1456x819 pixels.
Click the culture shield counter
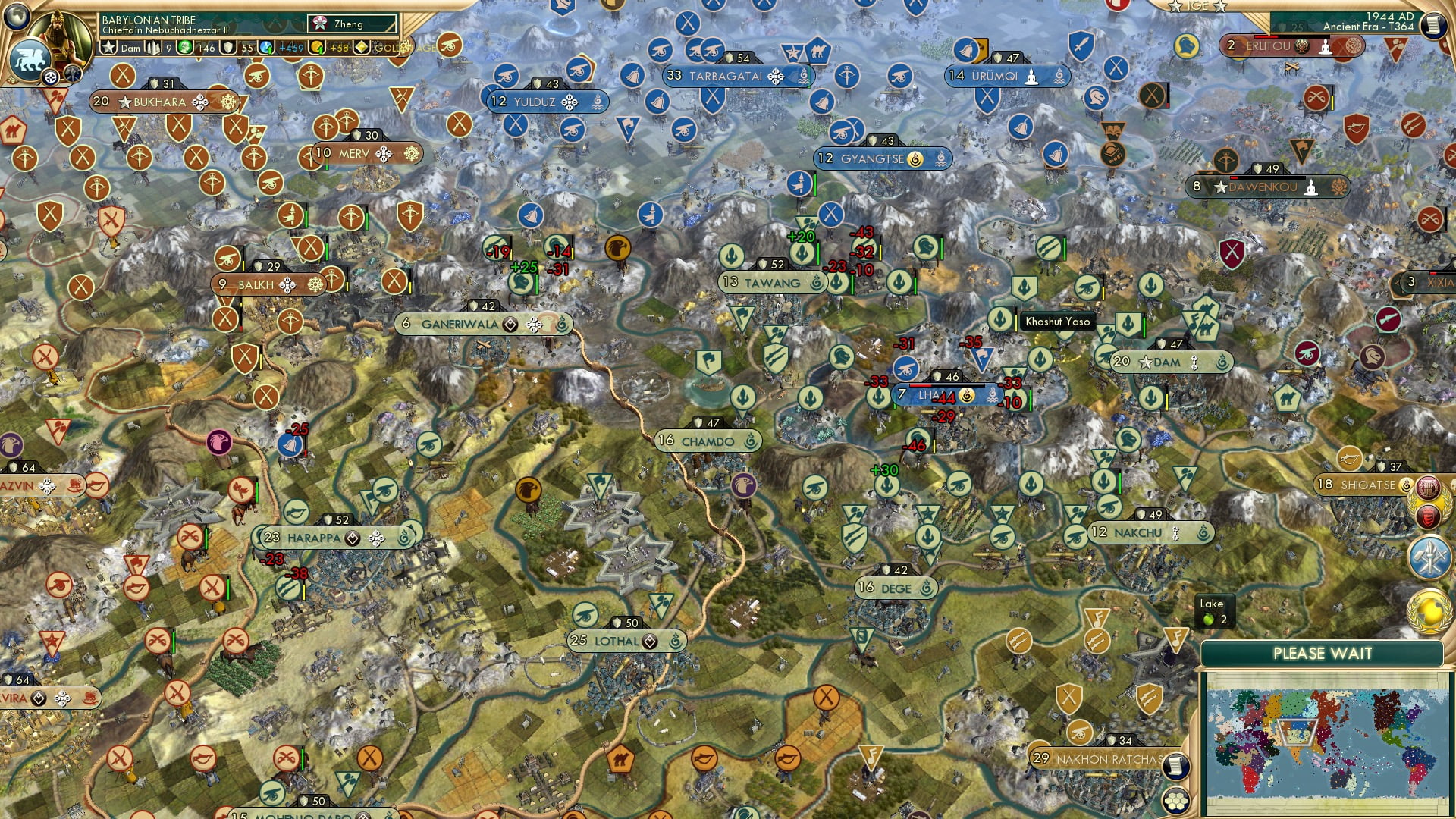click(228, 47)
